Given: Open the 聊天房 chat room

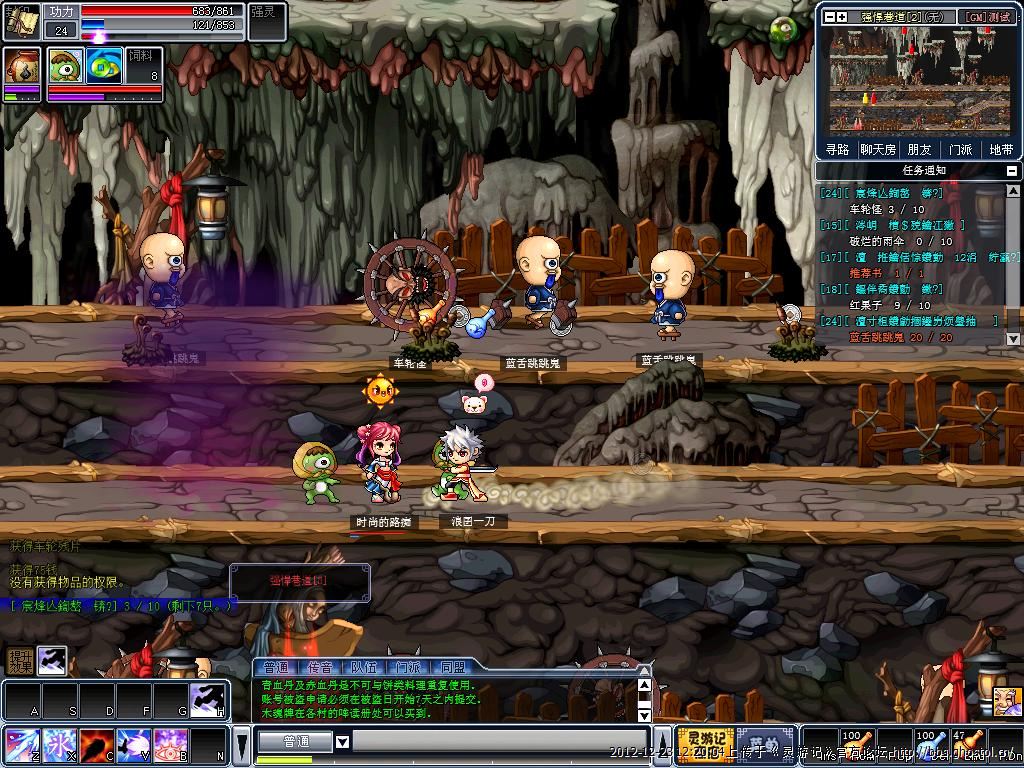Looking at the screenshot, I should click(877, 150).
